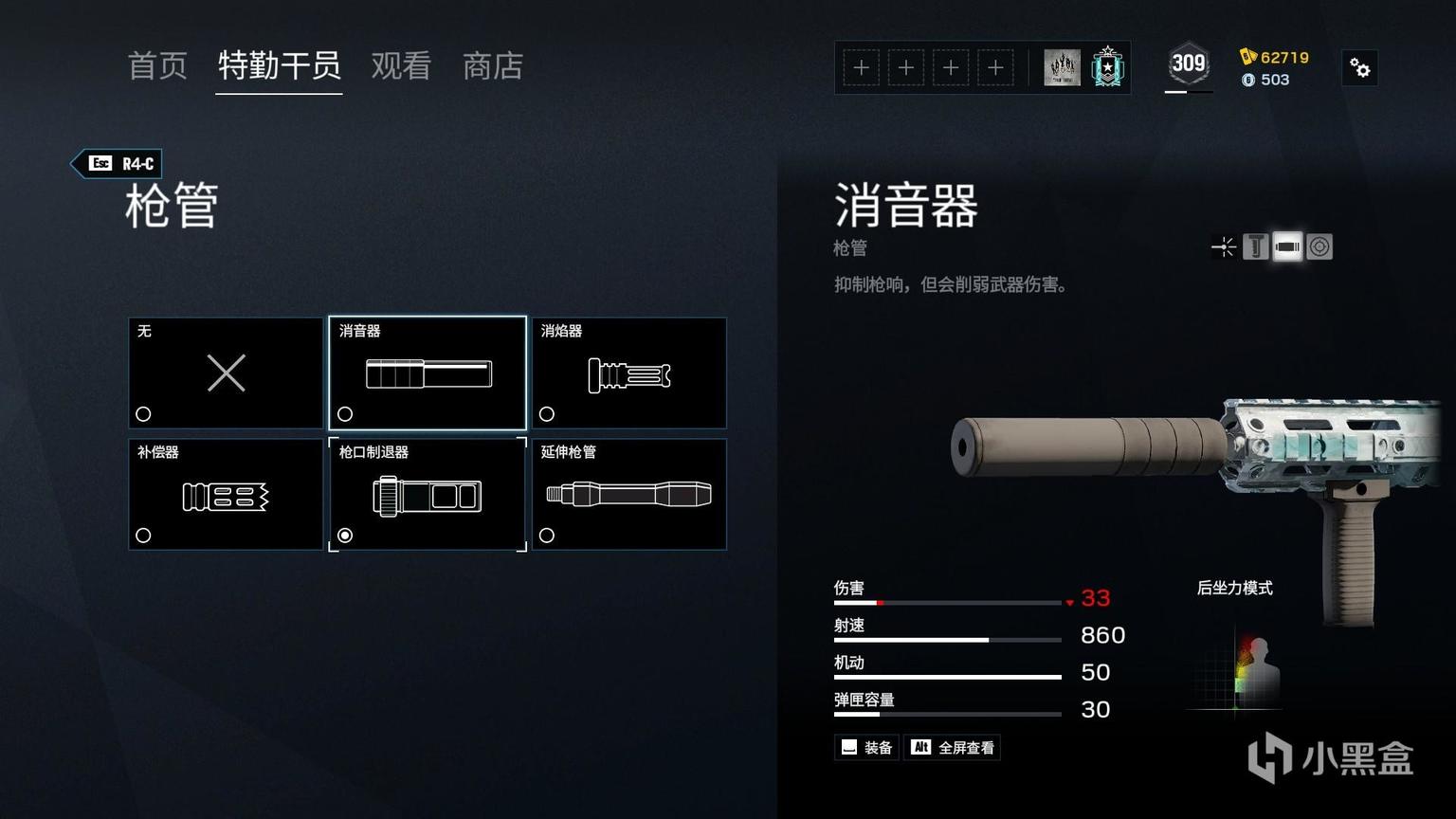Open the 首页 home tab
Screen dimensions: 1456x819
[x=157, y=66]
